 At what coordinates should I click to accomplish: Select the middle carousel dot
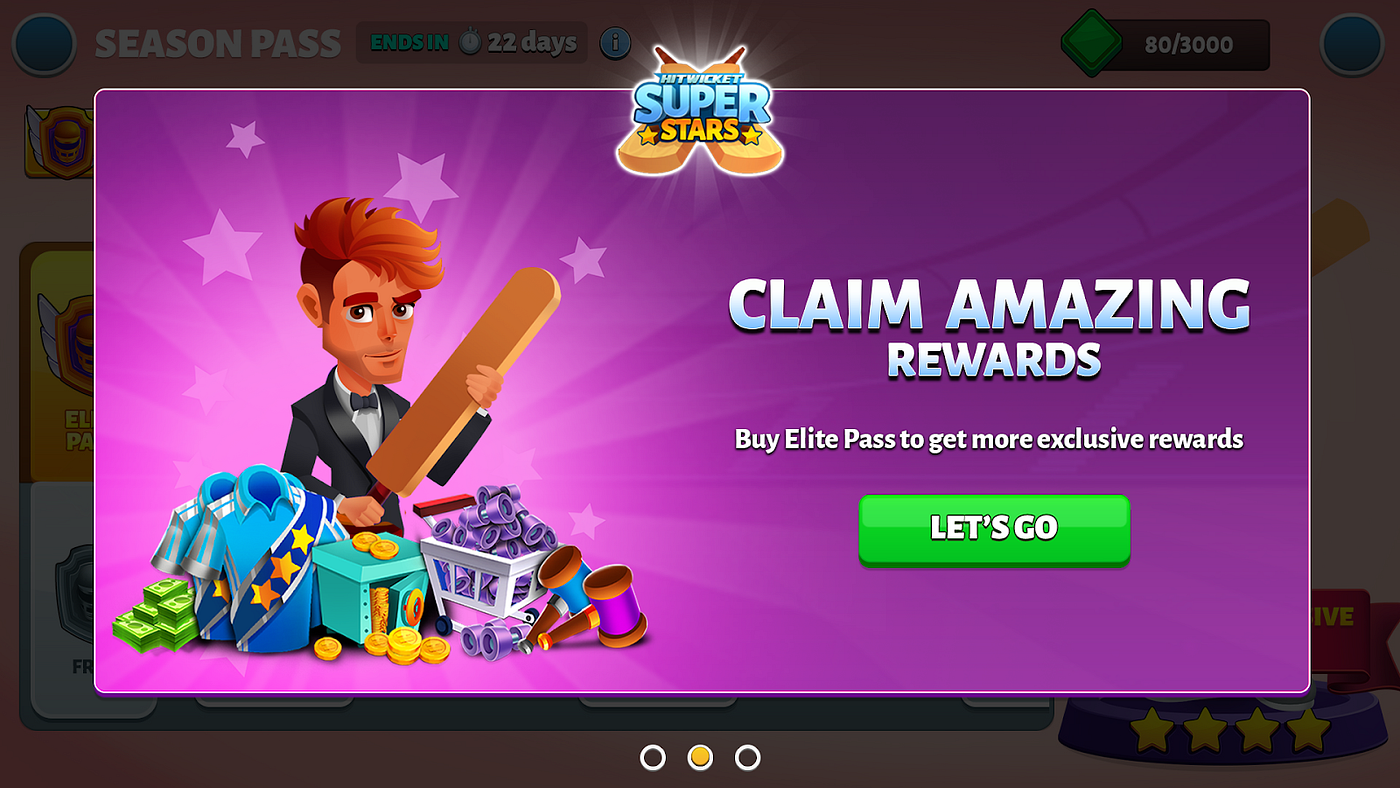[x=700, y=757]
